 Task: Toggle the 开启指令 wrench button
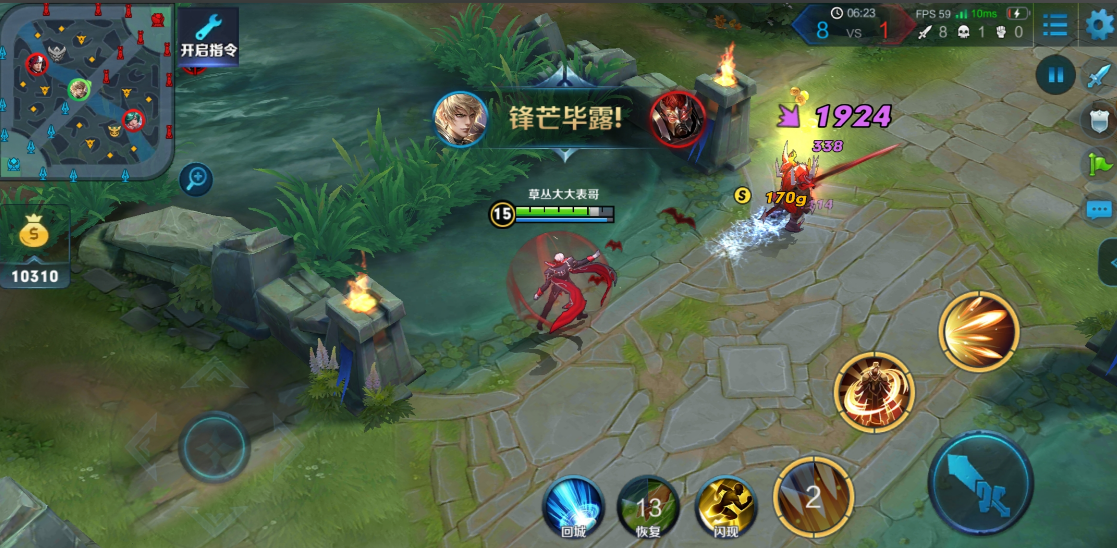coord(208,36)
